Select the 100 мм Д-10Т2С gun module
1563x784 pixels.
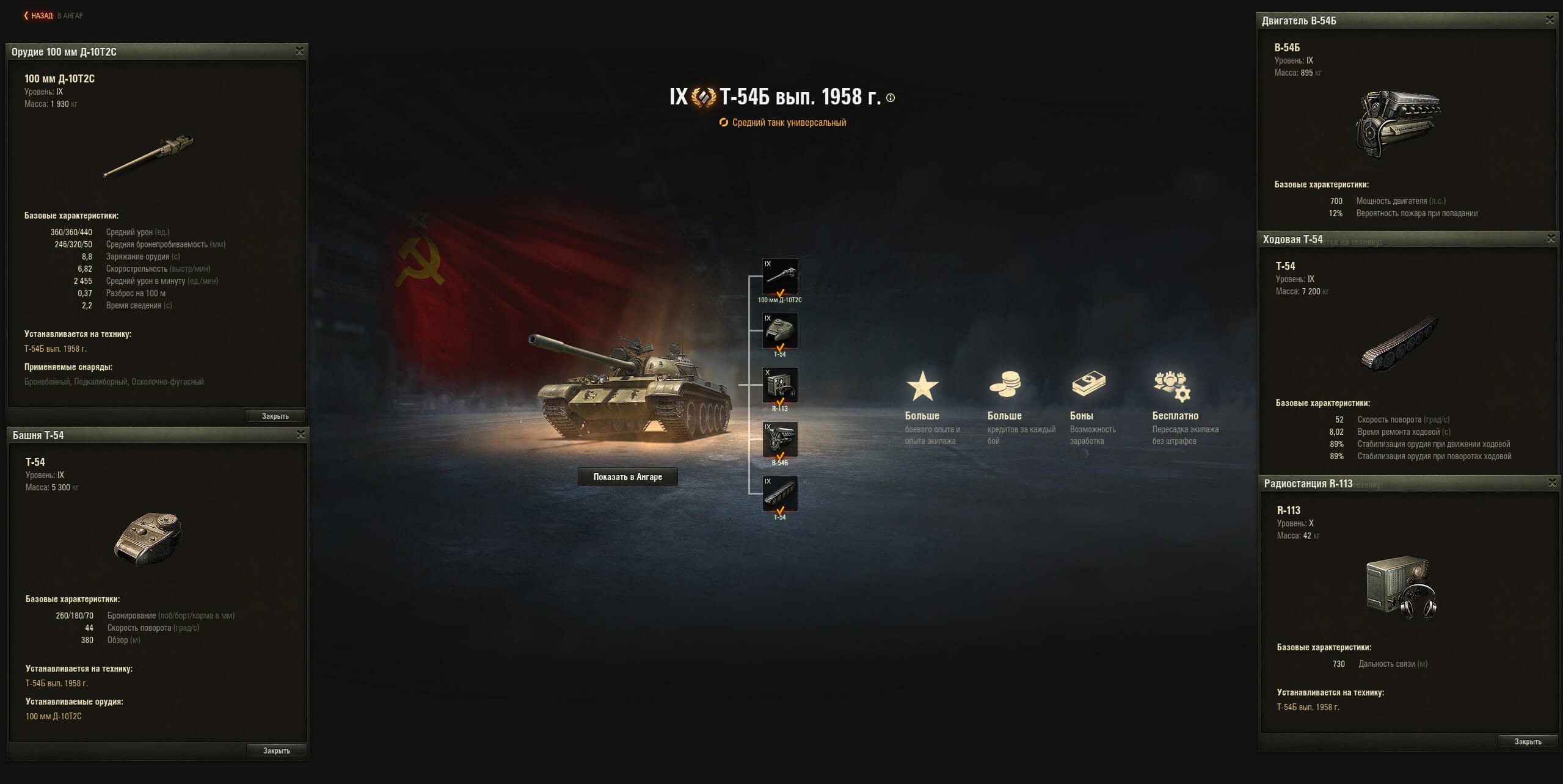coord(780,277)
